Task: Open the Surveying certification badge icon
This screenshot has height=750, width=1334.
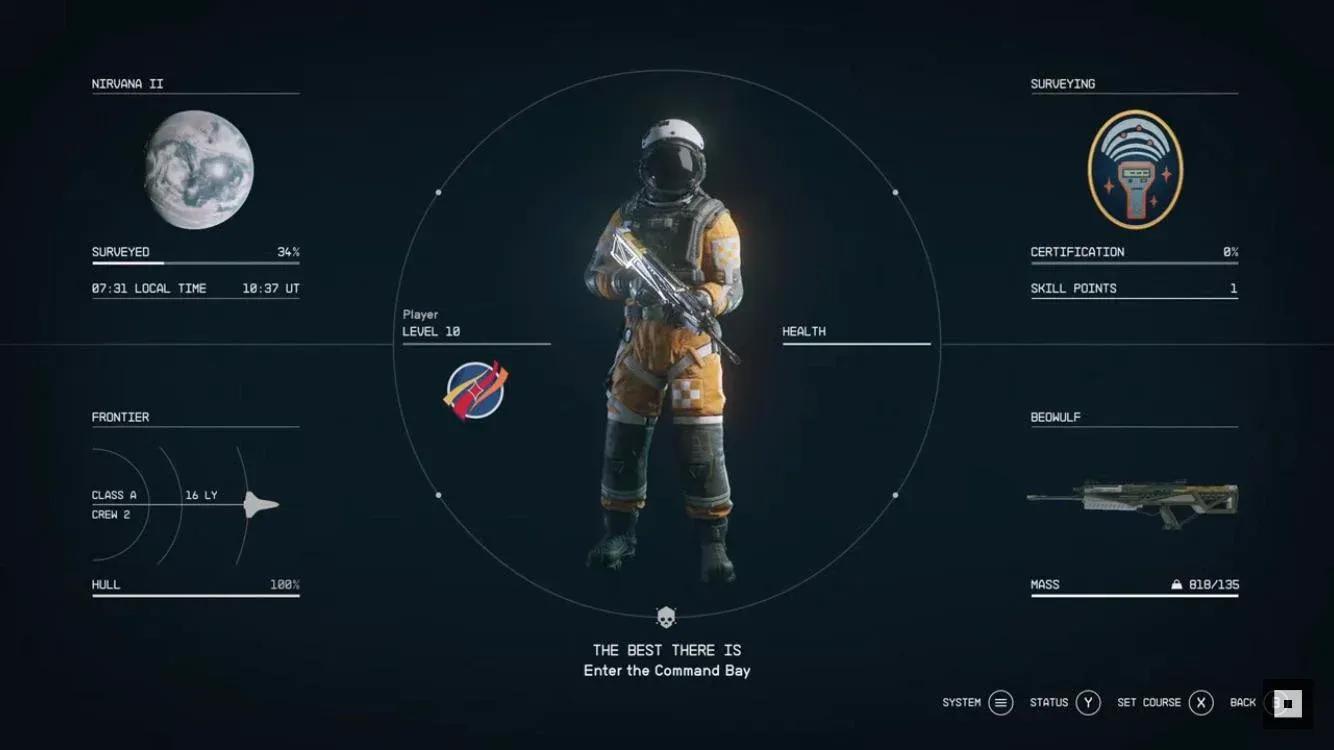Action: tap(1135, 168)
